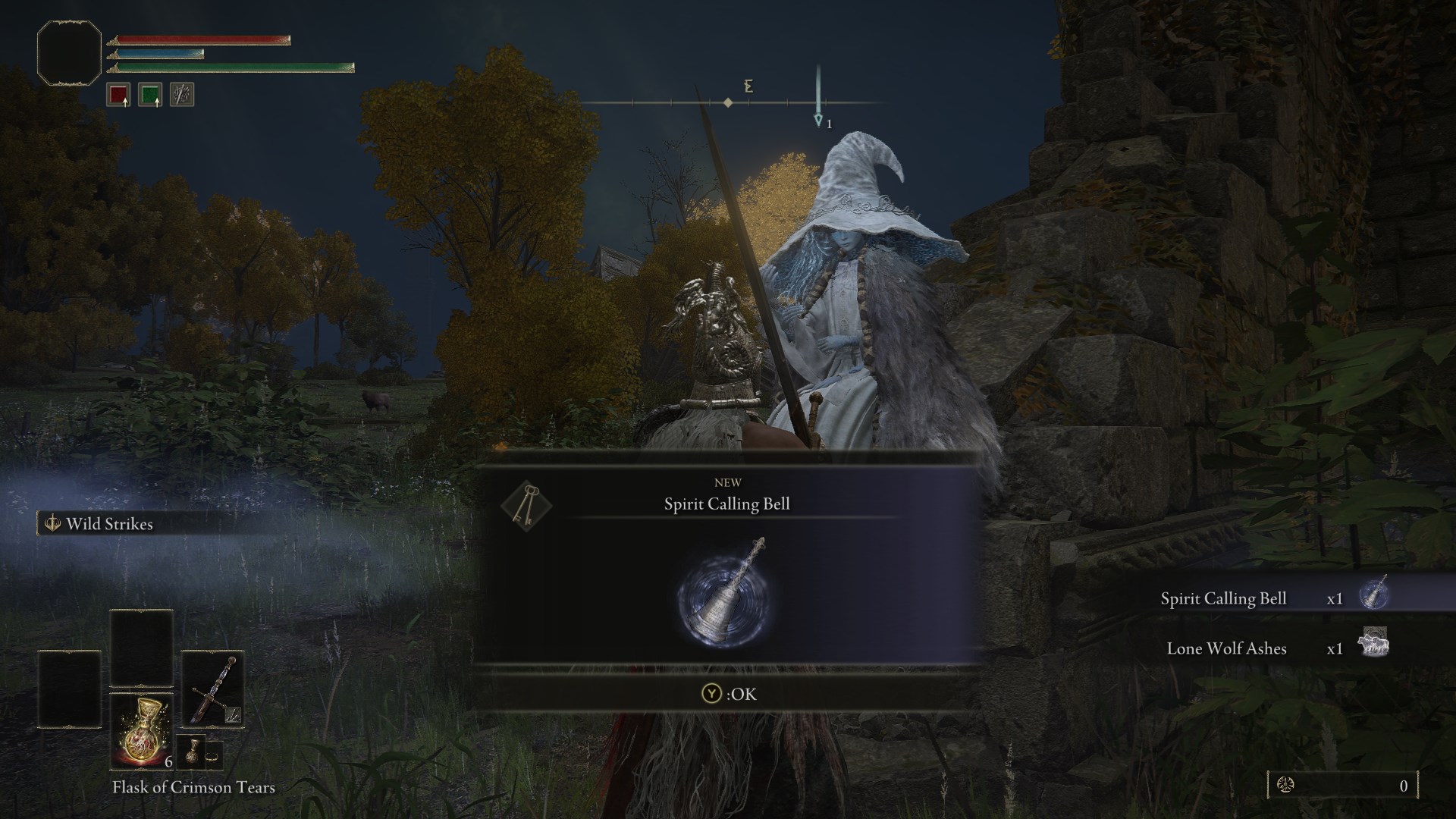The width and height of the screenshot is (1456, 819).
Task: Use the Flask of Crimson Tears slot
Action: click(142, 730)
